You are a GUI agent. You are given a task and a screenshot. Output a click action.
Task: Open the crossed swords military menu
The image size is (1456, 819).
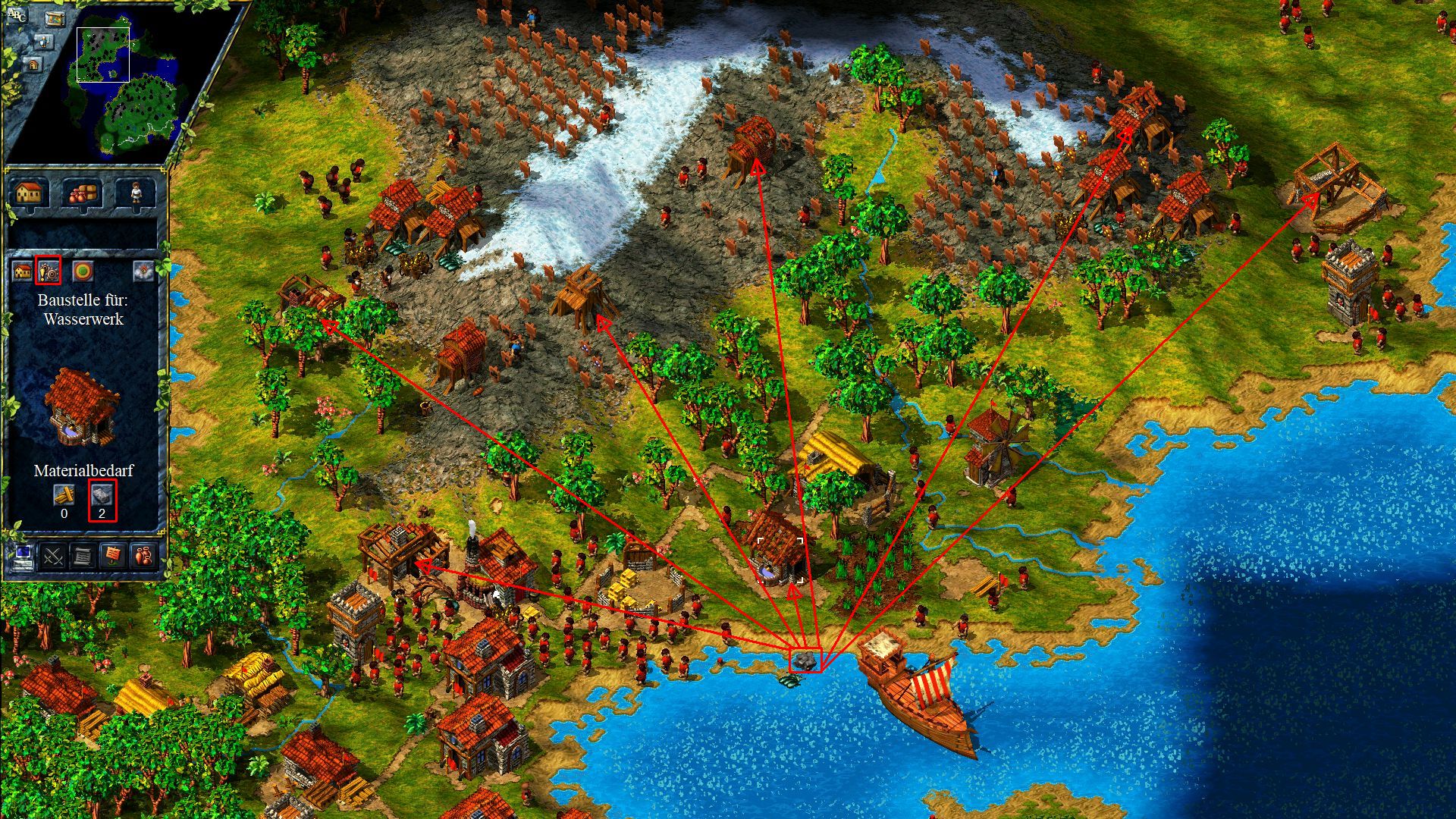coord(53,557)
